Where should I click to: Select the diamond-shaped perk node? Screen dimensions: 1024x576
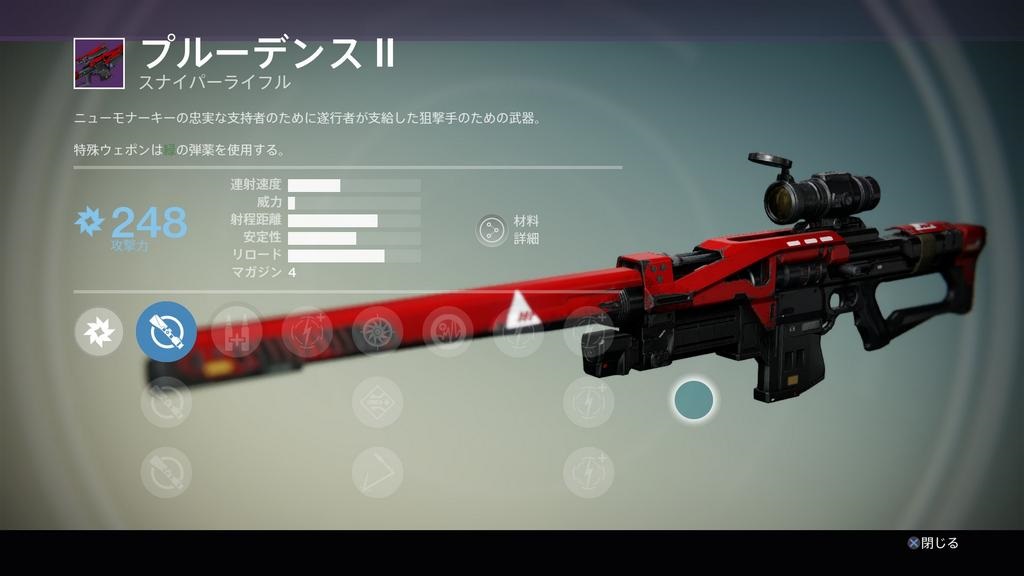pos(377,402)
